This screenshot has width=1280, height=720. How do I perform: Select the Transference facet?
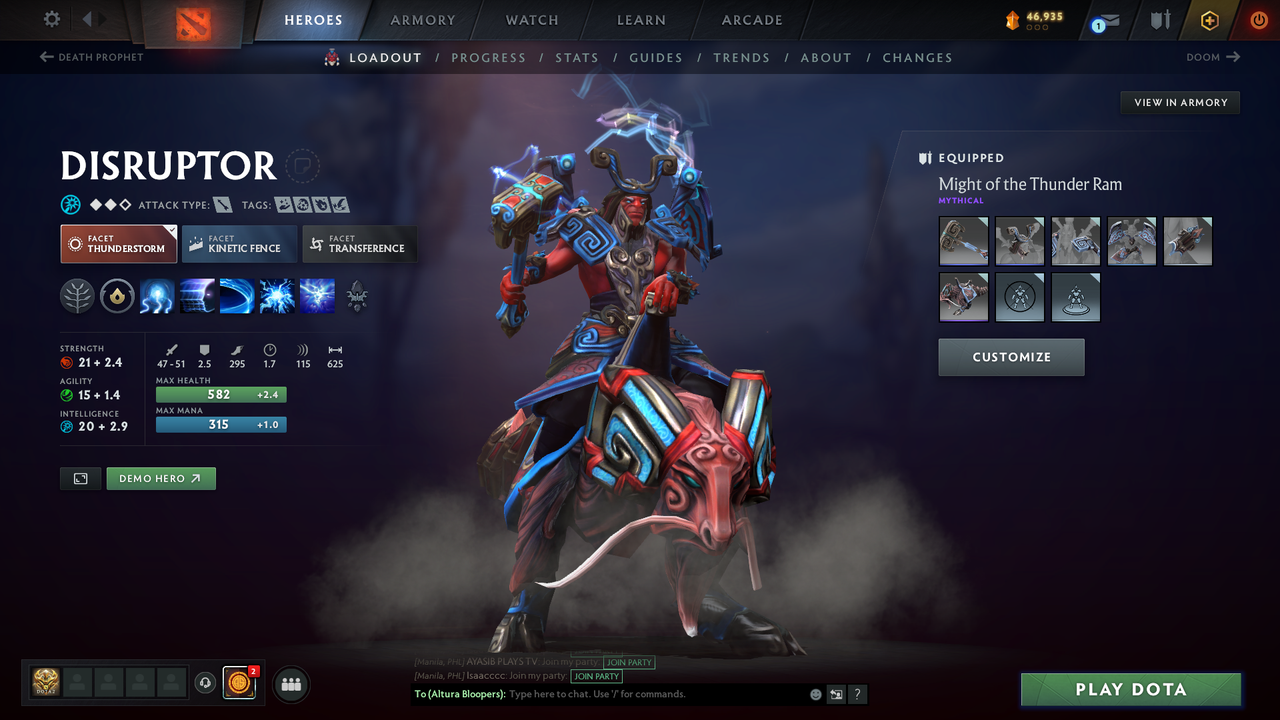point(359,243)
